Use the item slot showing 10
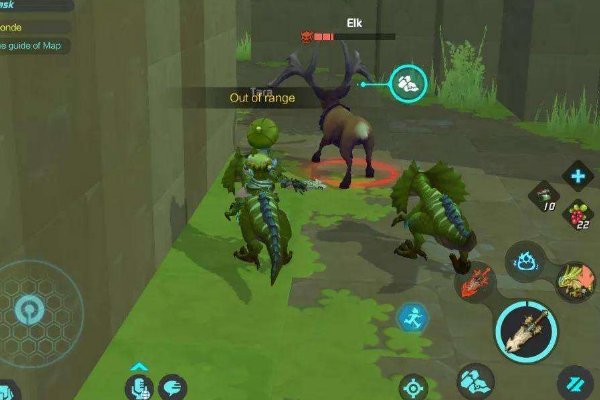 point(544,196)
